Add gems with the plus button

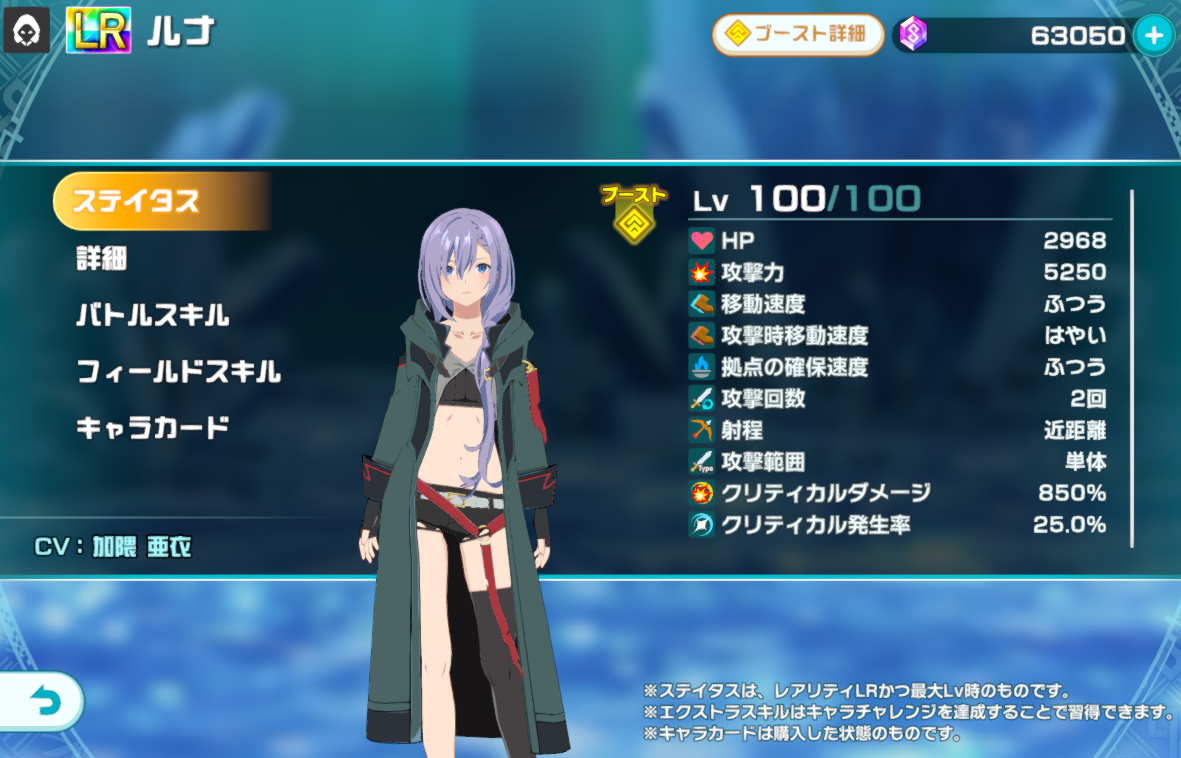(1153, 36)
